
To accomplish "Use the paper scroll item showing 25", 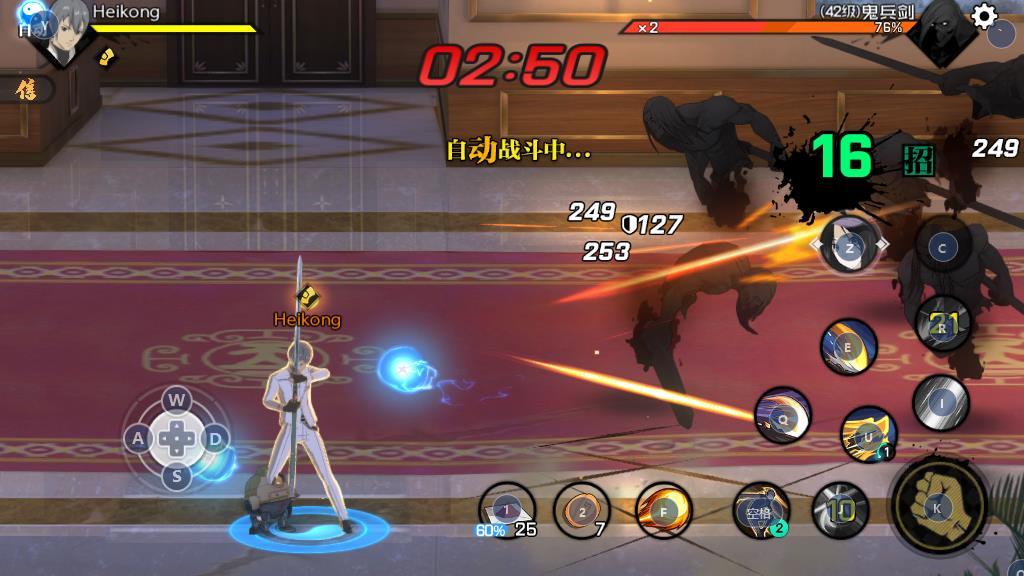I will tap(507, 509).
